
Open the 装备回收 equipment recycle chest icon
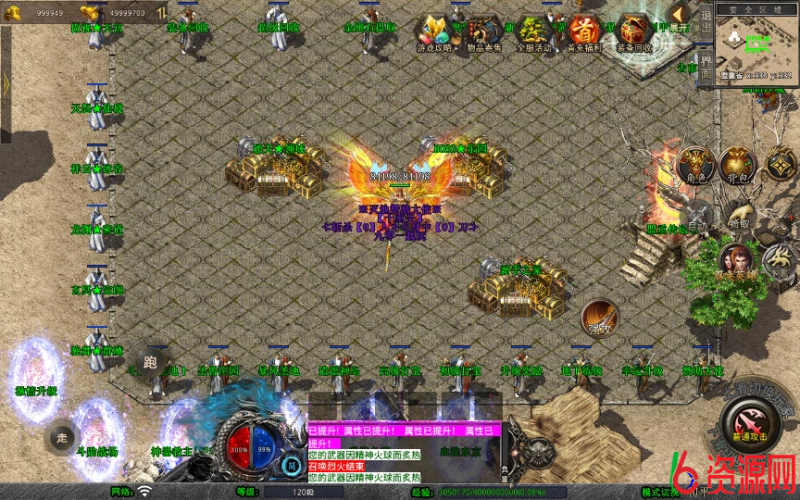pyautogui.click(x=634, y=32)
